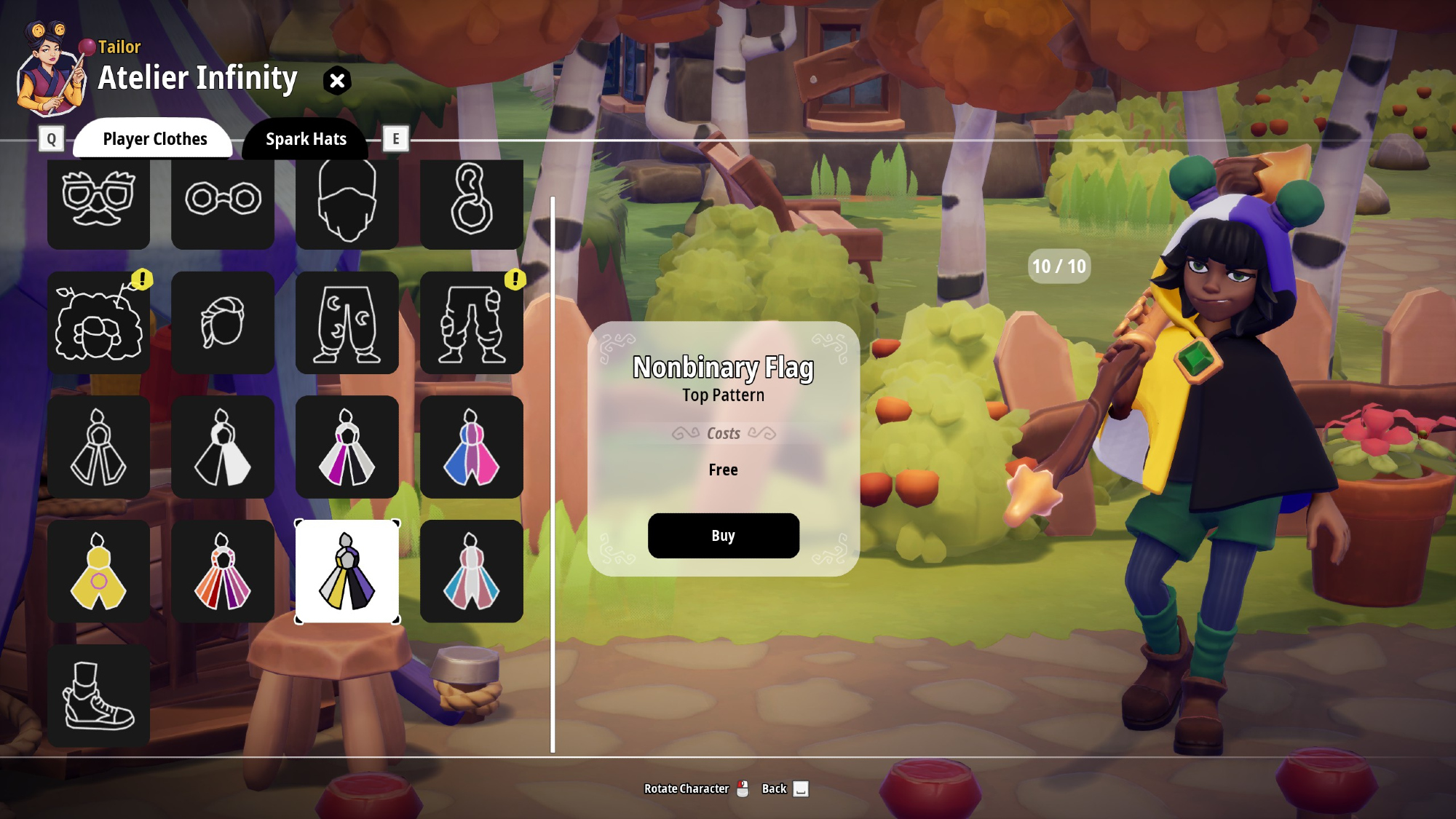Viewport: 1456px width, 819px height.
Task: Select the curly hair with leaves style
Action: click(98, 323)
